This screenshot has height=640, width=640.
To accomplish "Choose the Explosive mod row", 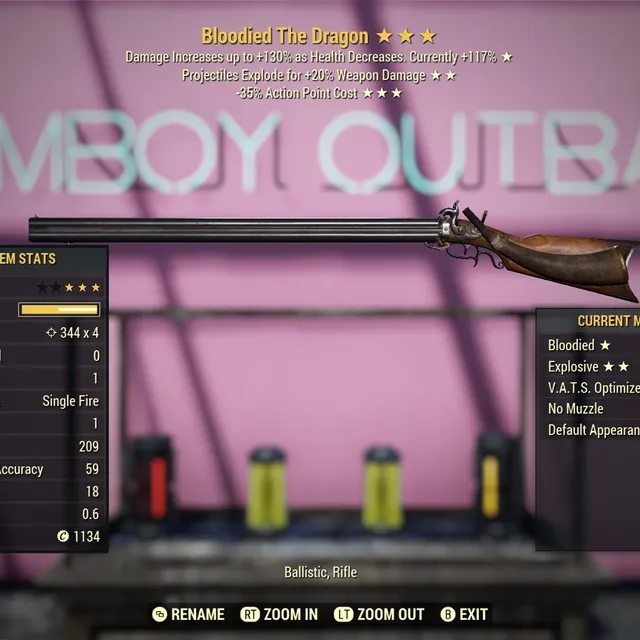I will (588, 367).
